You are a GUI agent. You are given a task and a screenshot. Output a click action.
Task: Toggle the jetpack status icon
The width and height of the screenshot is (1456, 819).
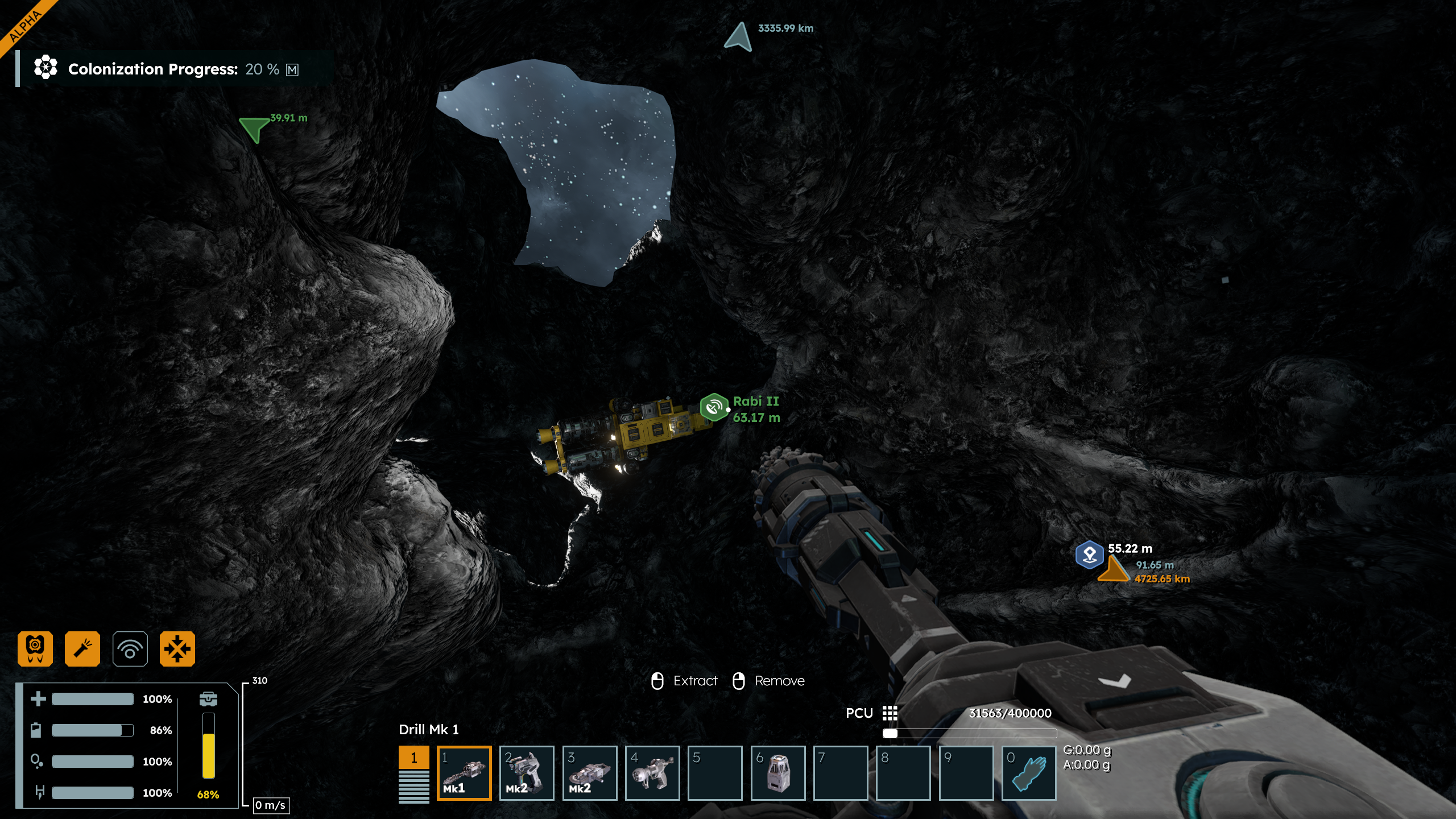point(35,648)
